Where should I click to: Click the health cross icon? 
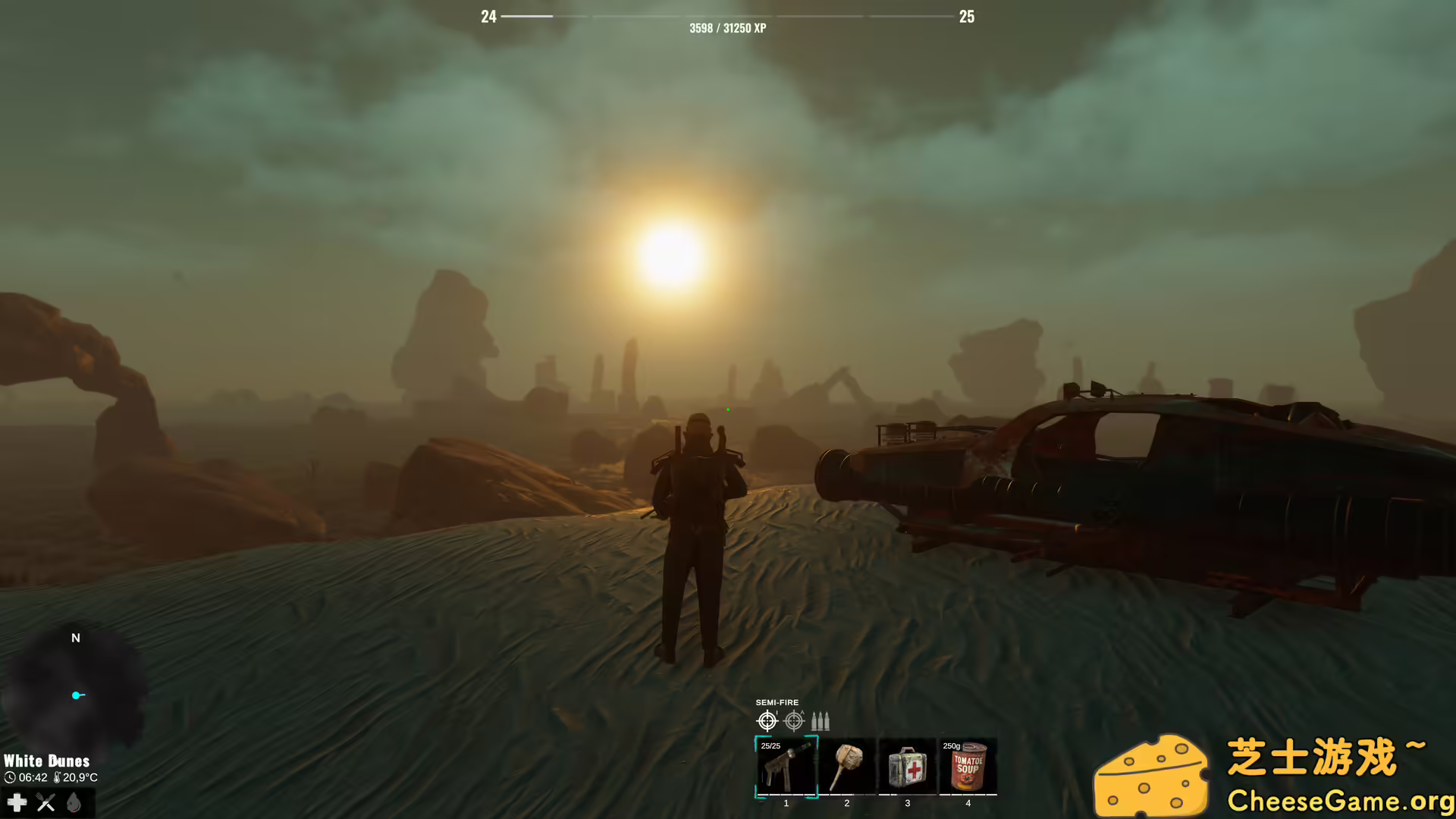pos(17,802)
